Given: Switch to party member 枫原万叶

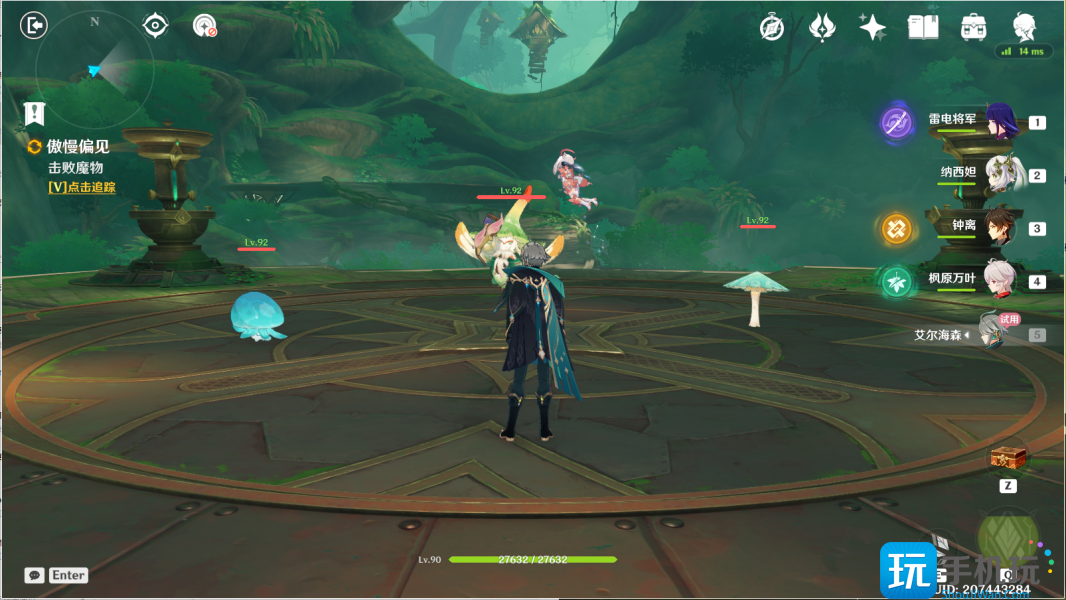Looking at the screenshot, I should point(1000,280).
